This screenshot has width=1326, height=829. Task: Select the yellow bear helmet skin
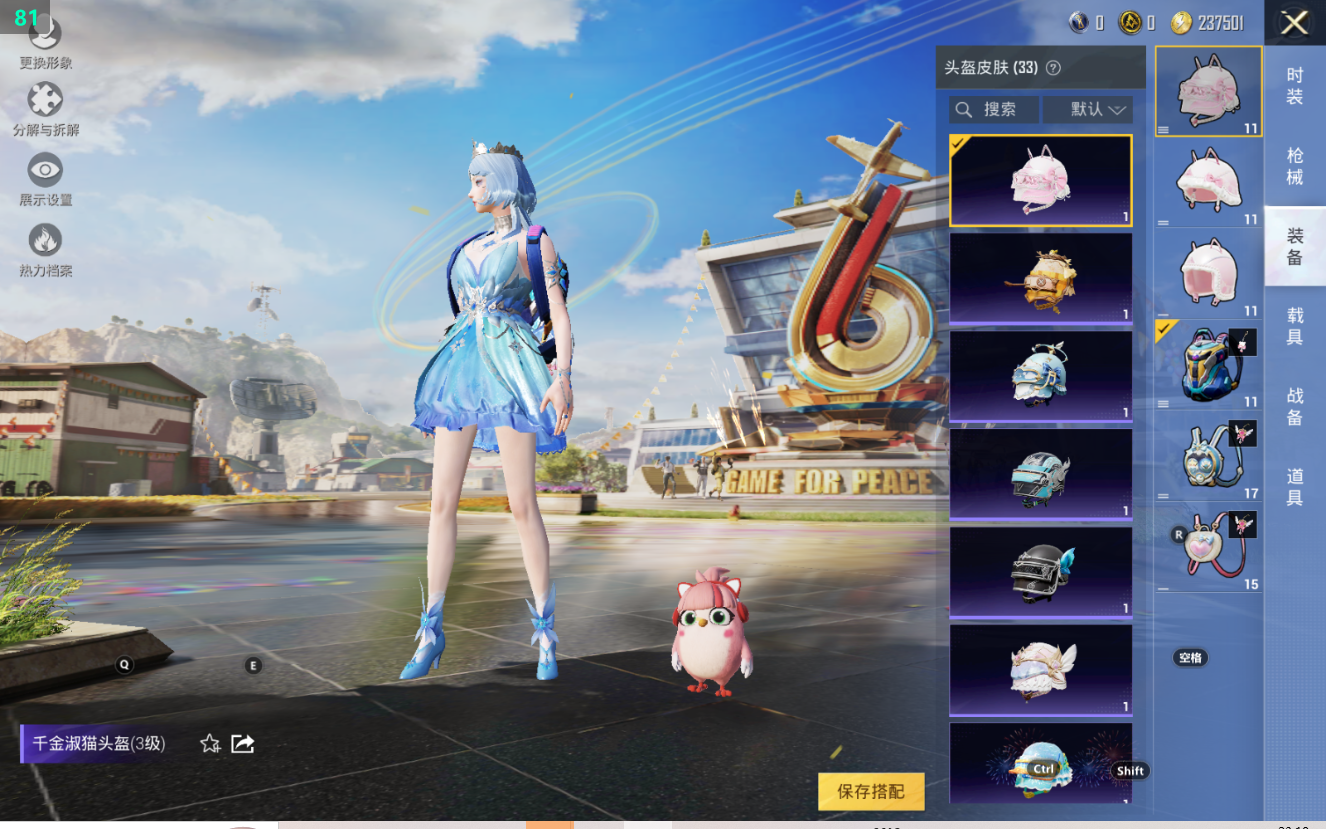coord(1040,279)
